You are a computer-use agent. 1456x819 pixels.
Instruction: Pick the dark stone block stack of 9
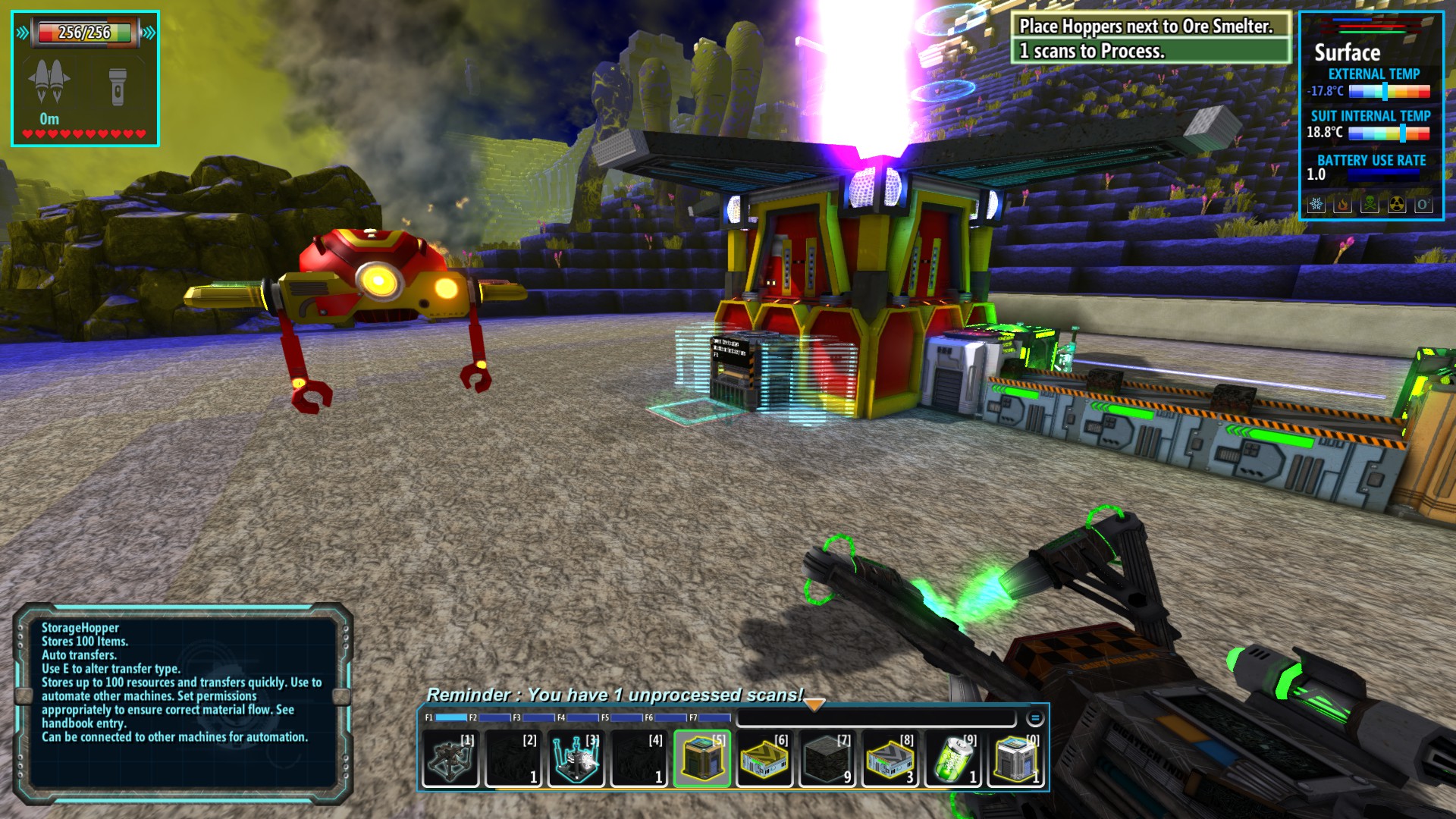828,759
